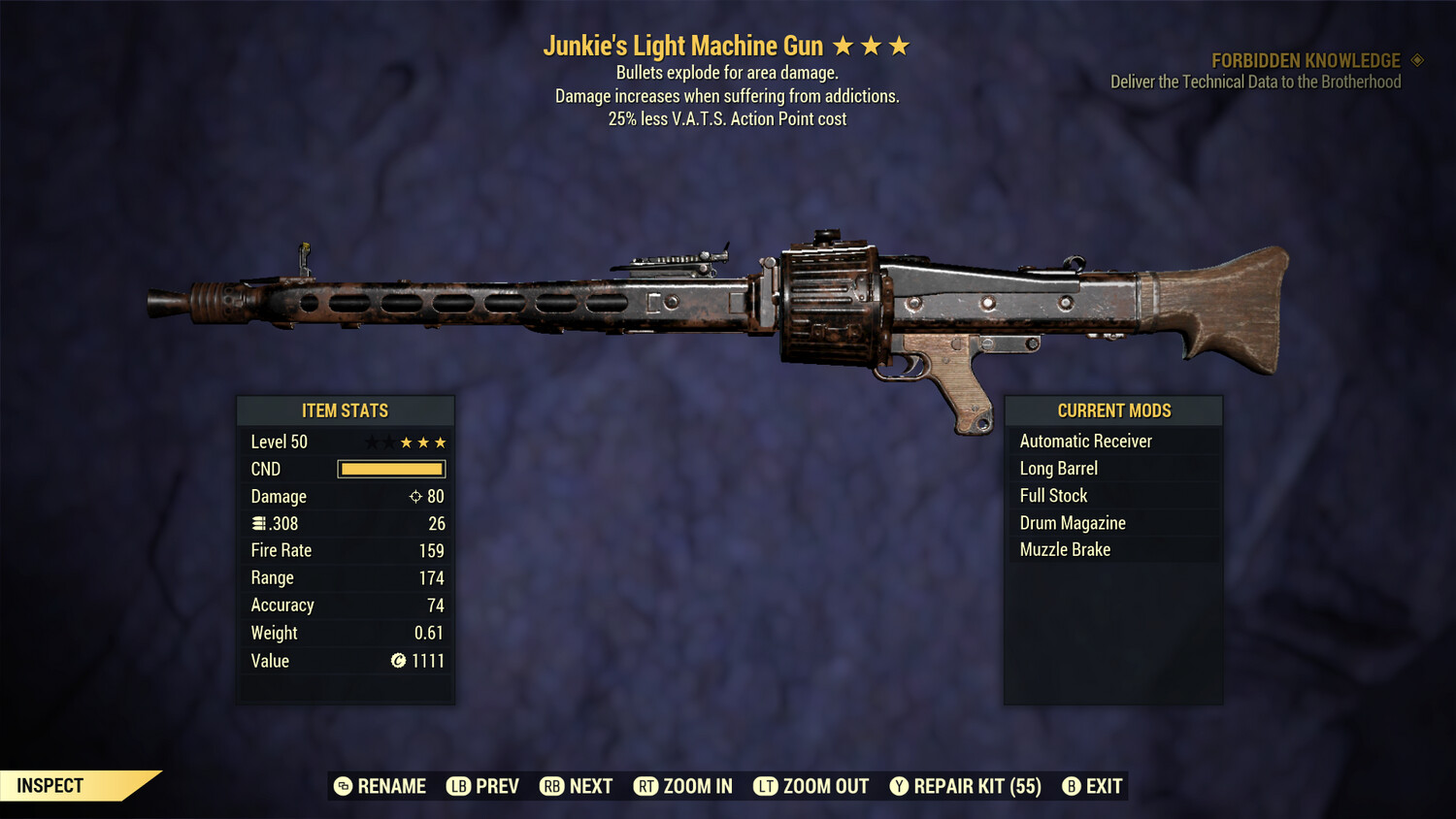Open the Automatic Receiver mod entry
This screenshot has height=819, width=1456.
pyautogui.click(x=1085, y=441)
